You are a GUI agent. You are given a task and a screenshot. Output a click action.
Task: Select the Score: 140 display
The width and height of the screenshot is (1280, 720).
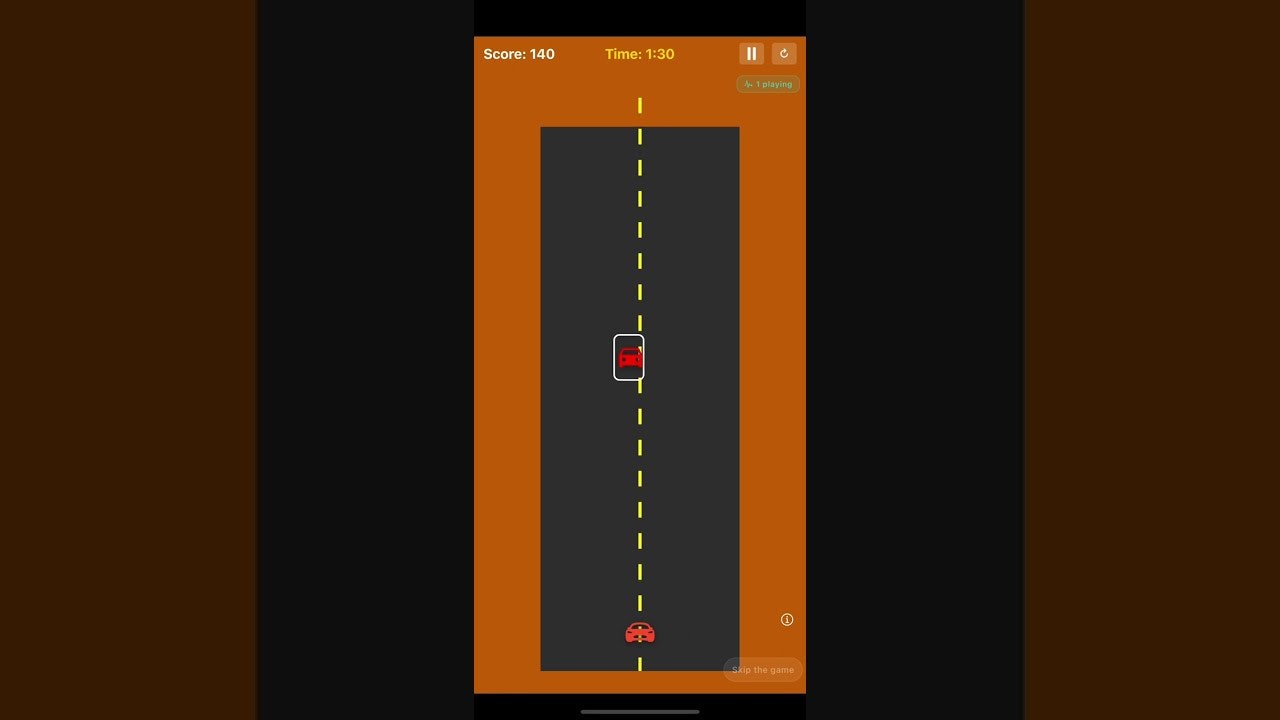click(x=519, y=54)
